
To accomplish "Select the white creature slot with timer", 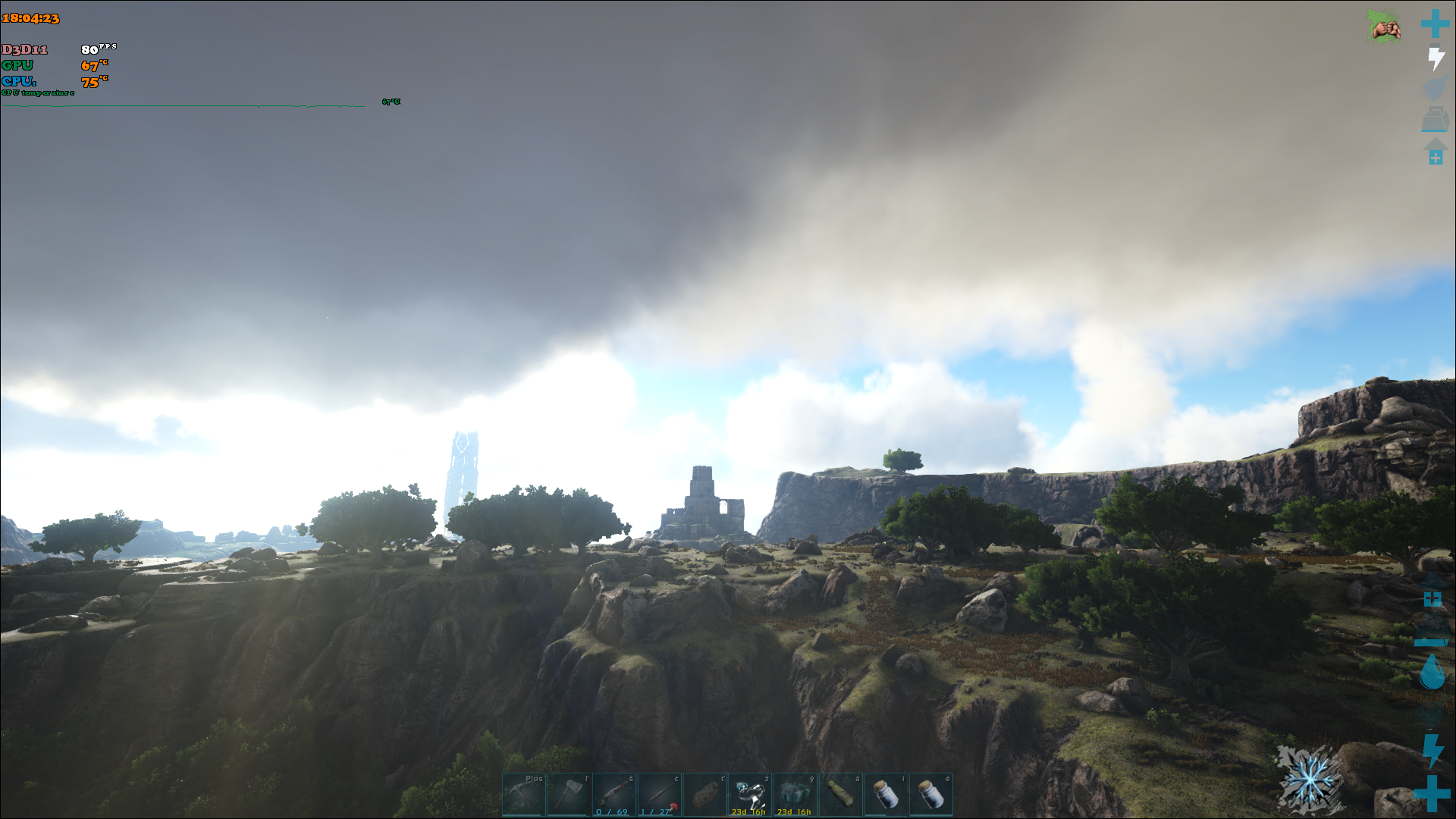I will coord(750,794).
